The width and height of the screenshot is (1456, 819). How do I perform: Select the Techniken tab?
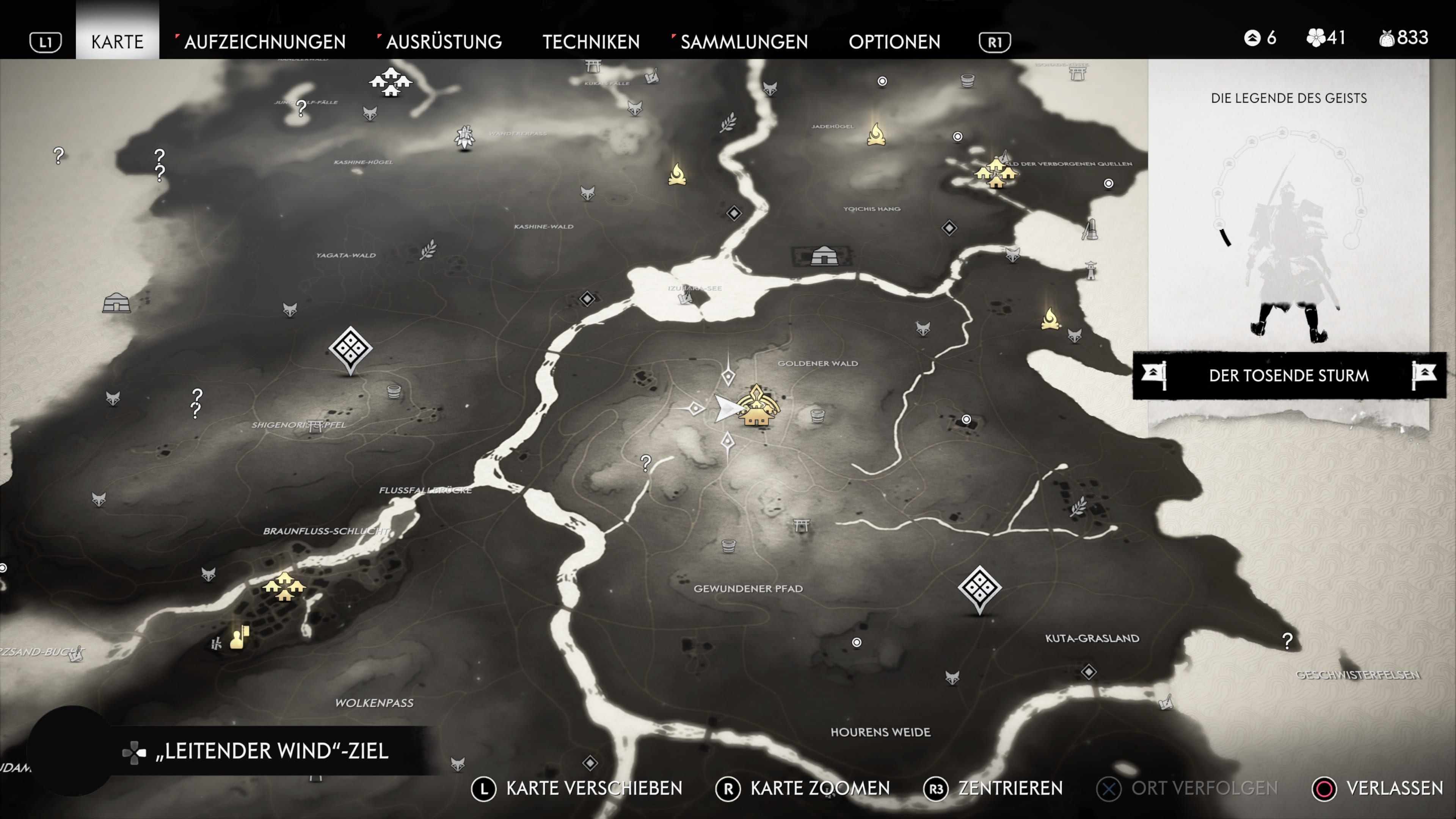point(591,42)
